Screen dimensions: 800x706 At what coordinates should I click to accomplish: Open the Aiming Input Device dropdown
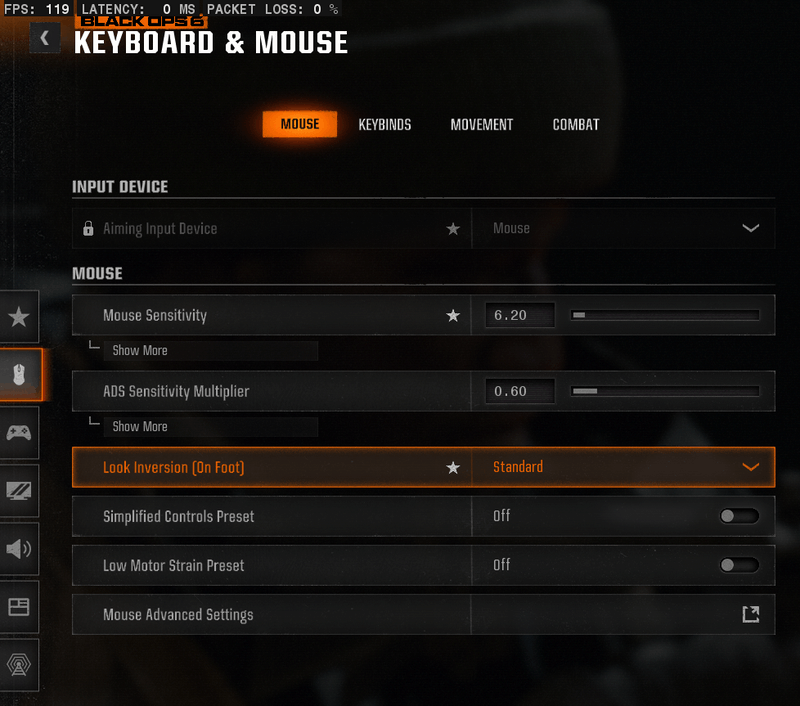[623, 229]
